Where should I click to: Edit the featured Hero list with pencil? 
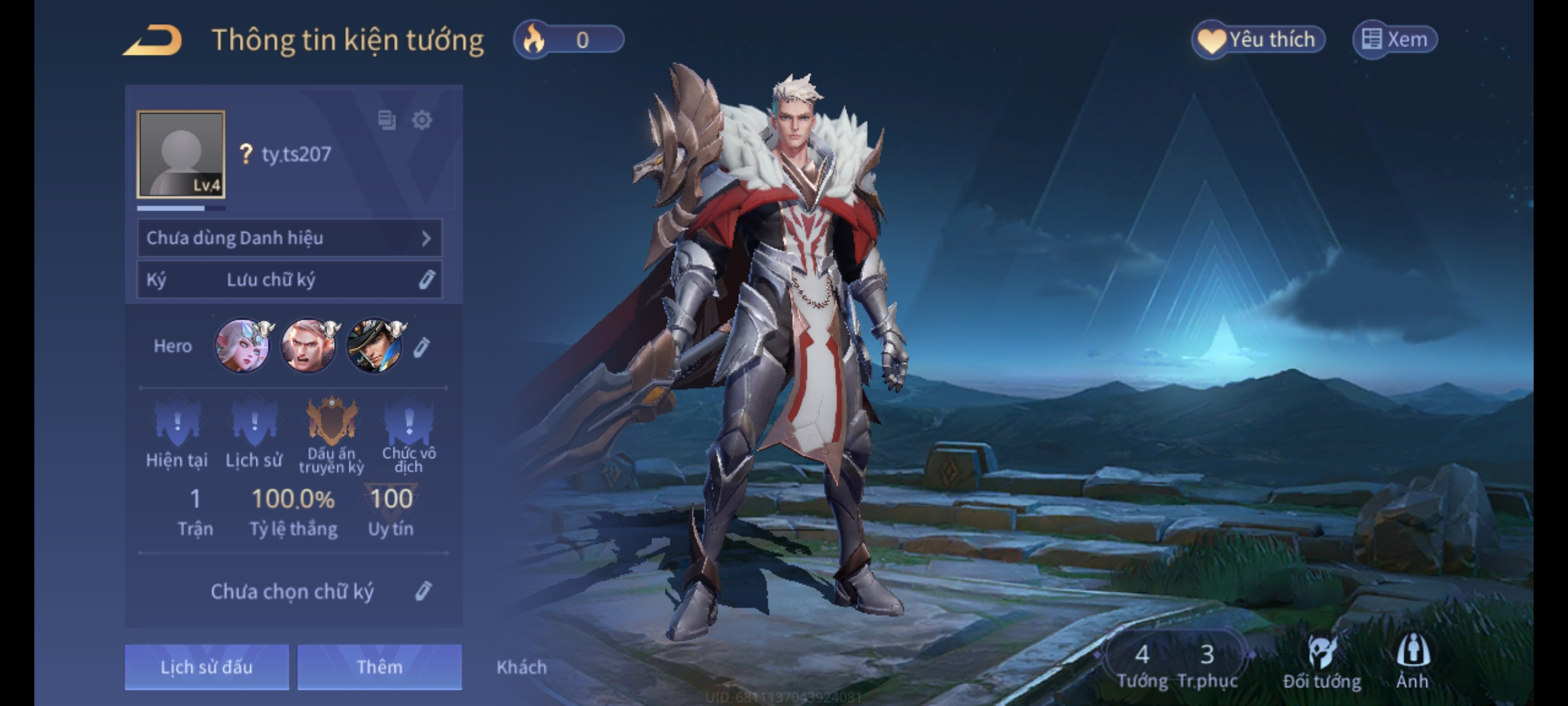(x=421, y=347)
